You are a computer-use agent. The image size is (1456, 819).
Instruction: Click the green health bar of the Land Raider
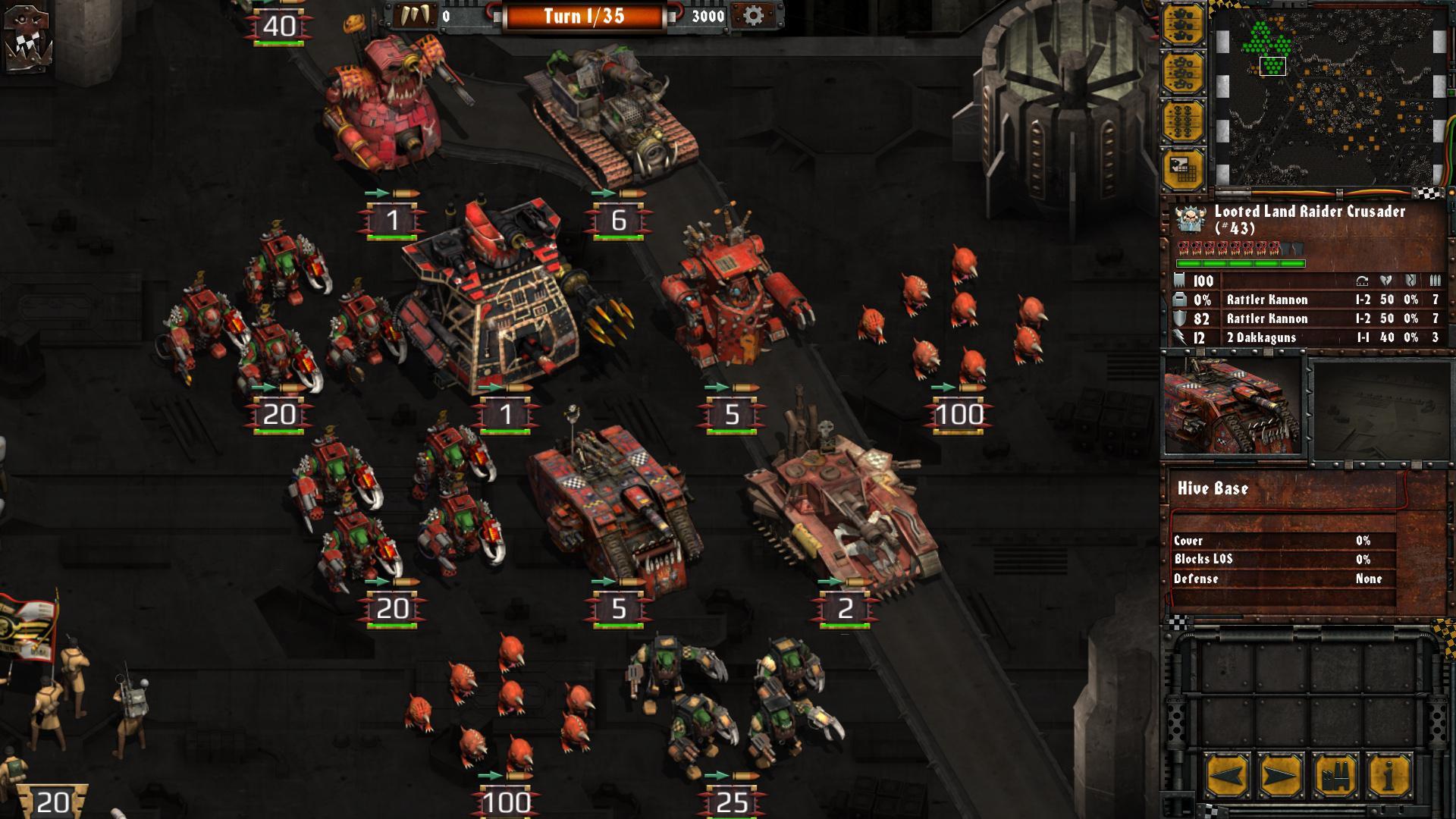click(x=1240, y=263)
